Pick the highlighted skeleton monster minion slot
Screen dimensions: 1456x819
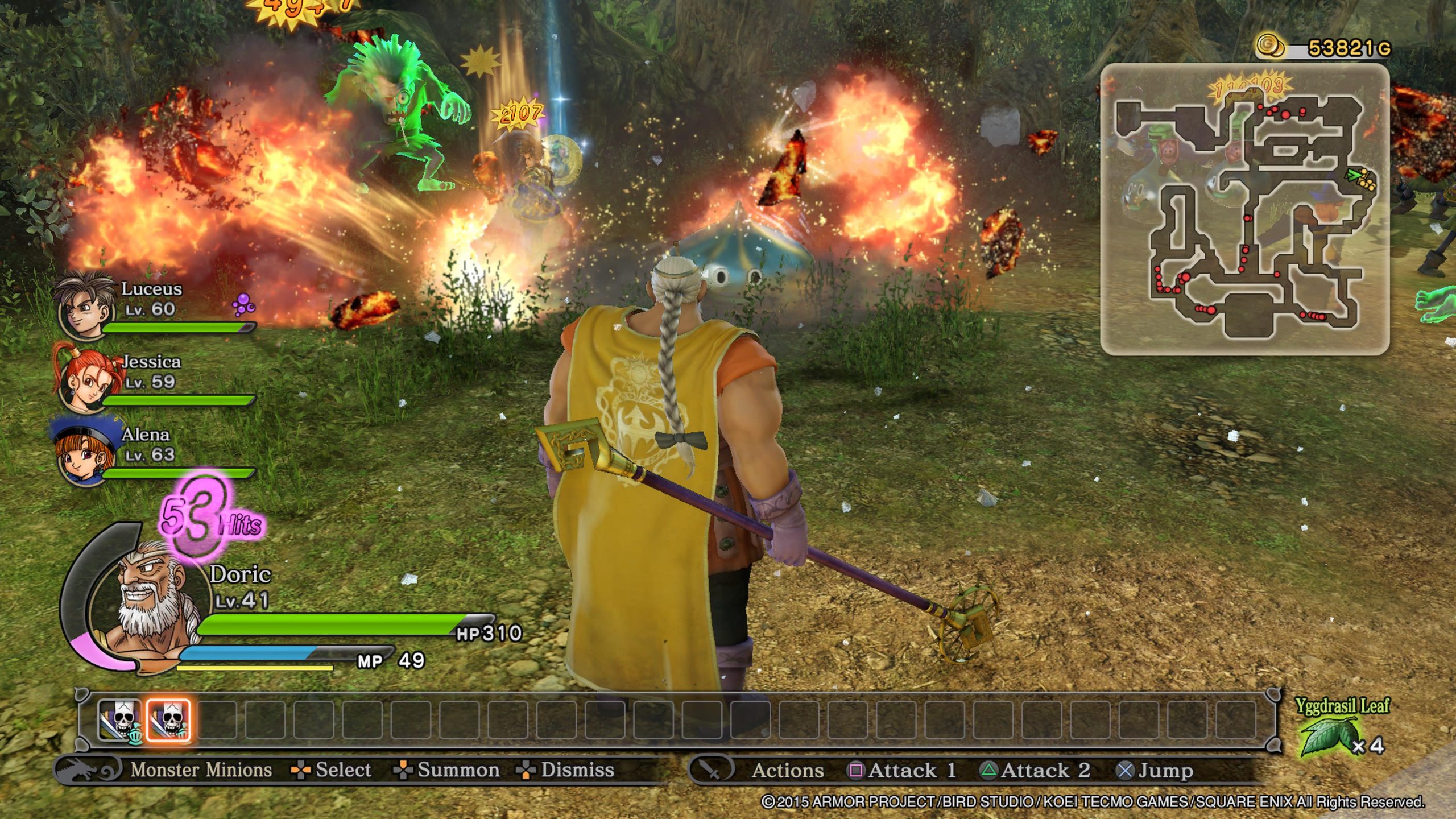(x=168, y=721)
